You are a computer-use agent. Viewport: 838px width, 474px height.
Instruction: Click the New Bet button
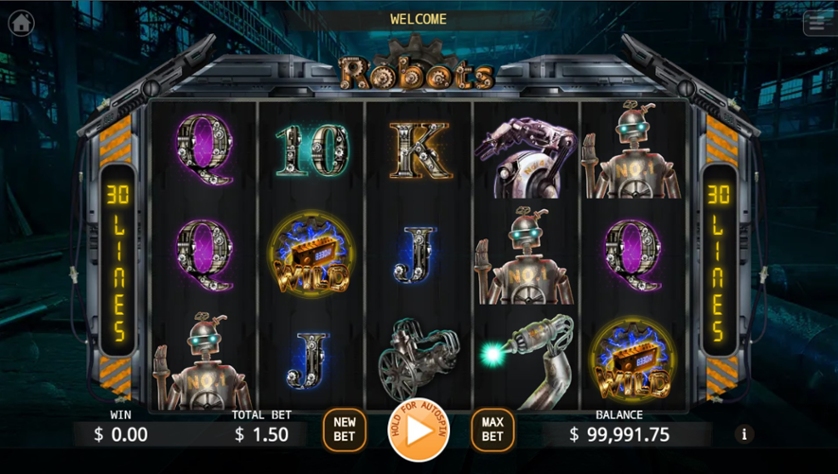[x=344, y=430]
